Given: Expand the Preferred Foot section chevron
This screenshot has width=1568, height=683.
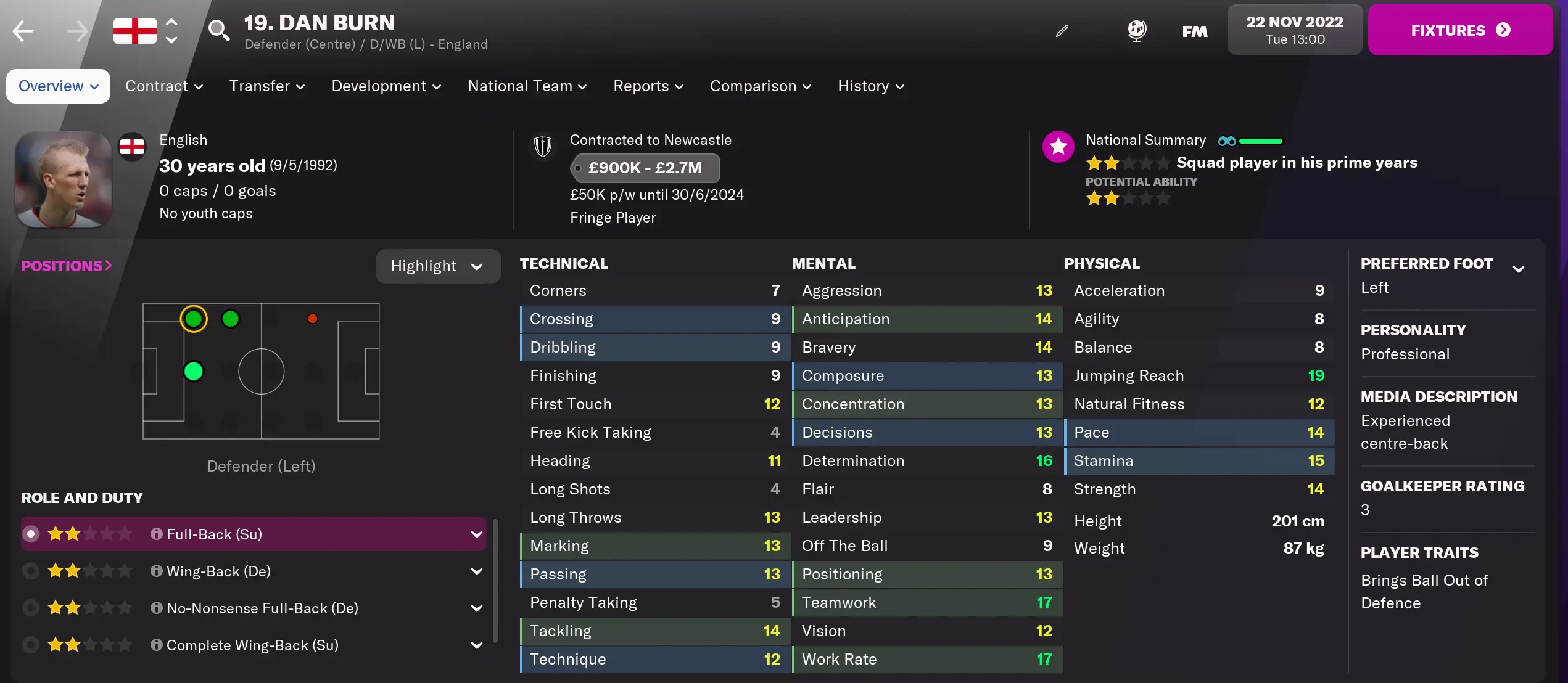Looking at the screenshot, I should point(1519,268).
